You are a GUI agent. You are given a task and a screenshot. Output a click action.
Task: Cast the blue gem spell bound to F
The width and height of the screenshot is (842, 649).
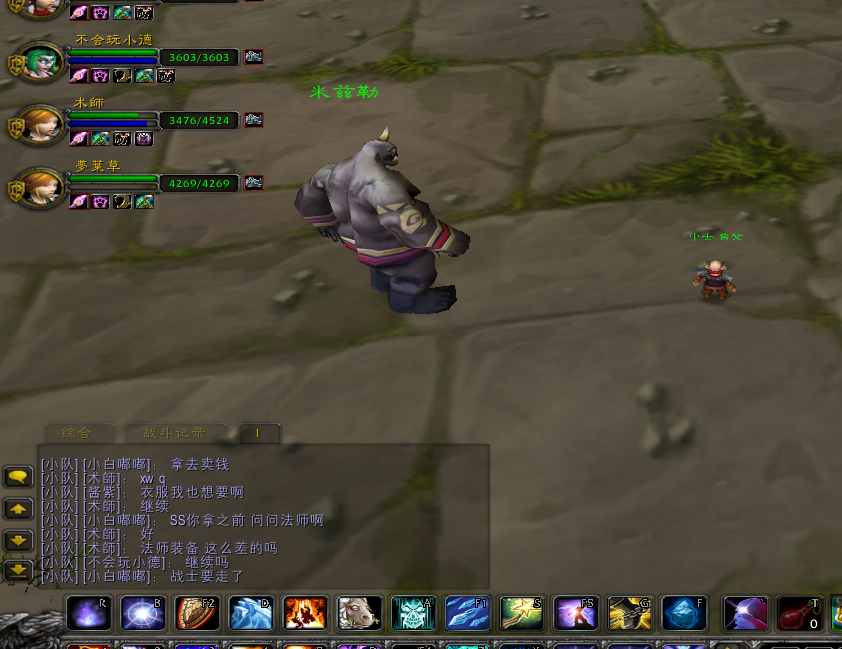click(x=684, y=613)
